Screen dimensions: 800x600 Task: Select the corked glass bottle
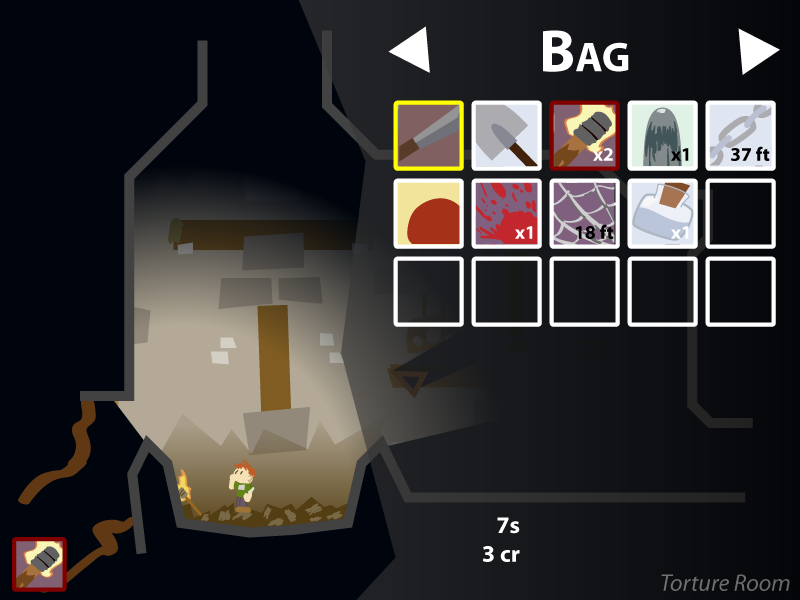tap(663, 213)
